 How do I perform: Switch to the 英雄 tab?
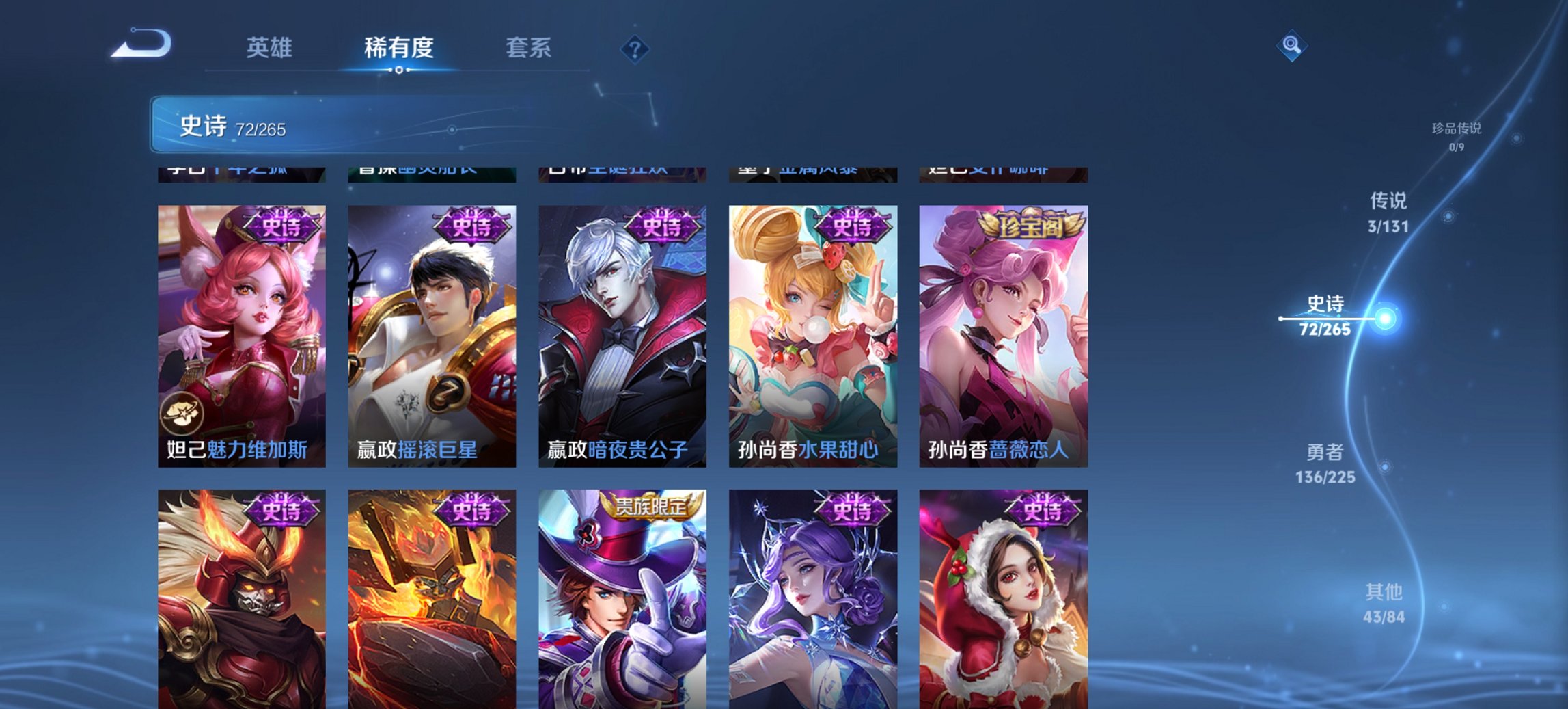click(x=271, y=48)
